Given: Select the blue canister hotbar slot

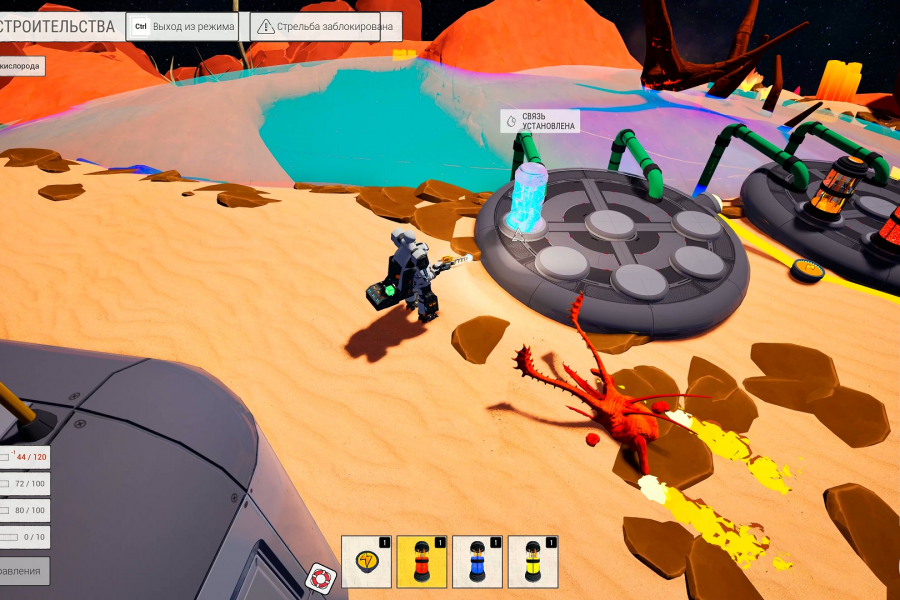Looking at the screenshot, I should [x=477, y=561].
